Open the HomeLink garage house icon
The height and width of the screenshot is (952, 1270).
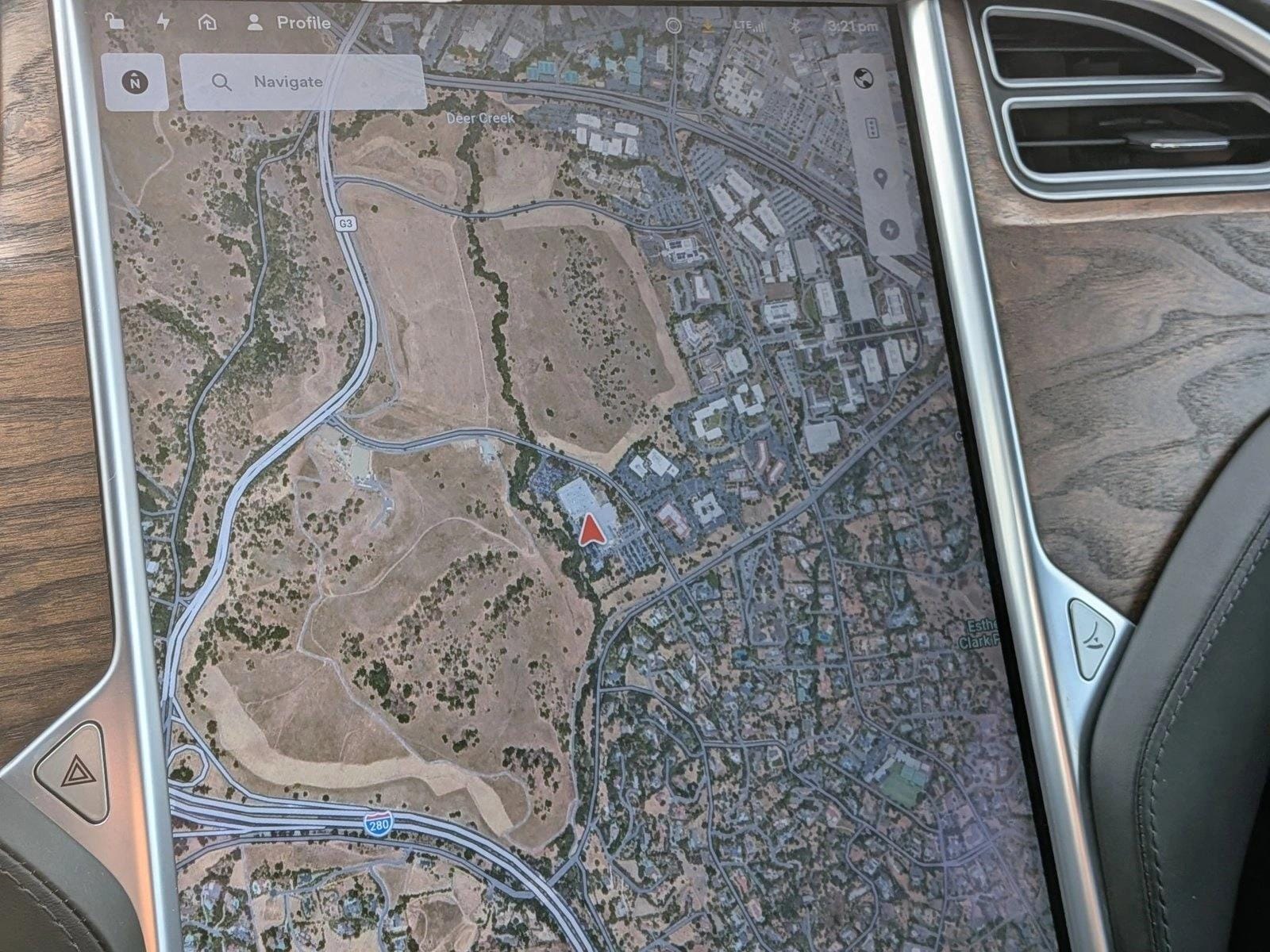coord(207,22)
